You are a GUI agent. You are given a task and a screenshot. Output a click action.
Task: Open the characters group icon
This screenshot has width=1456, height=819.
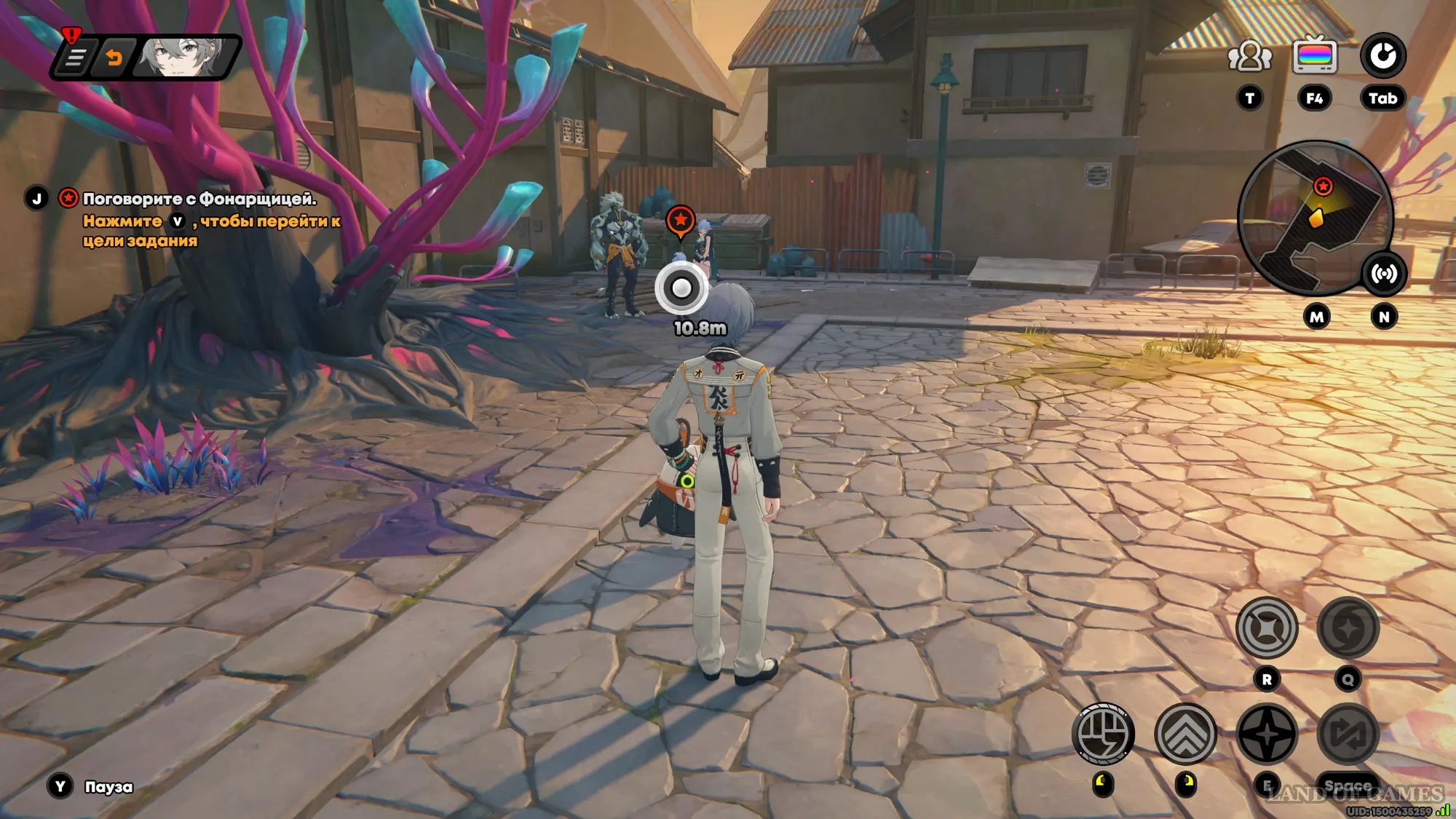[1249, 57]
